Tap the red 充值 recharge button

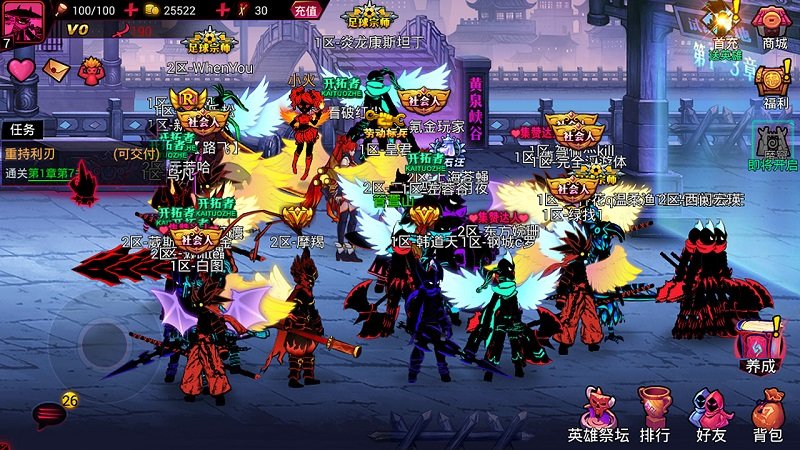click(306, 10)
